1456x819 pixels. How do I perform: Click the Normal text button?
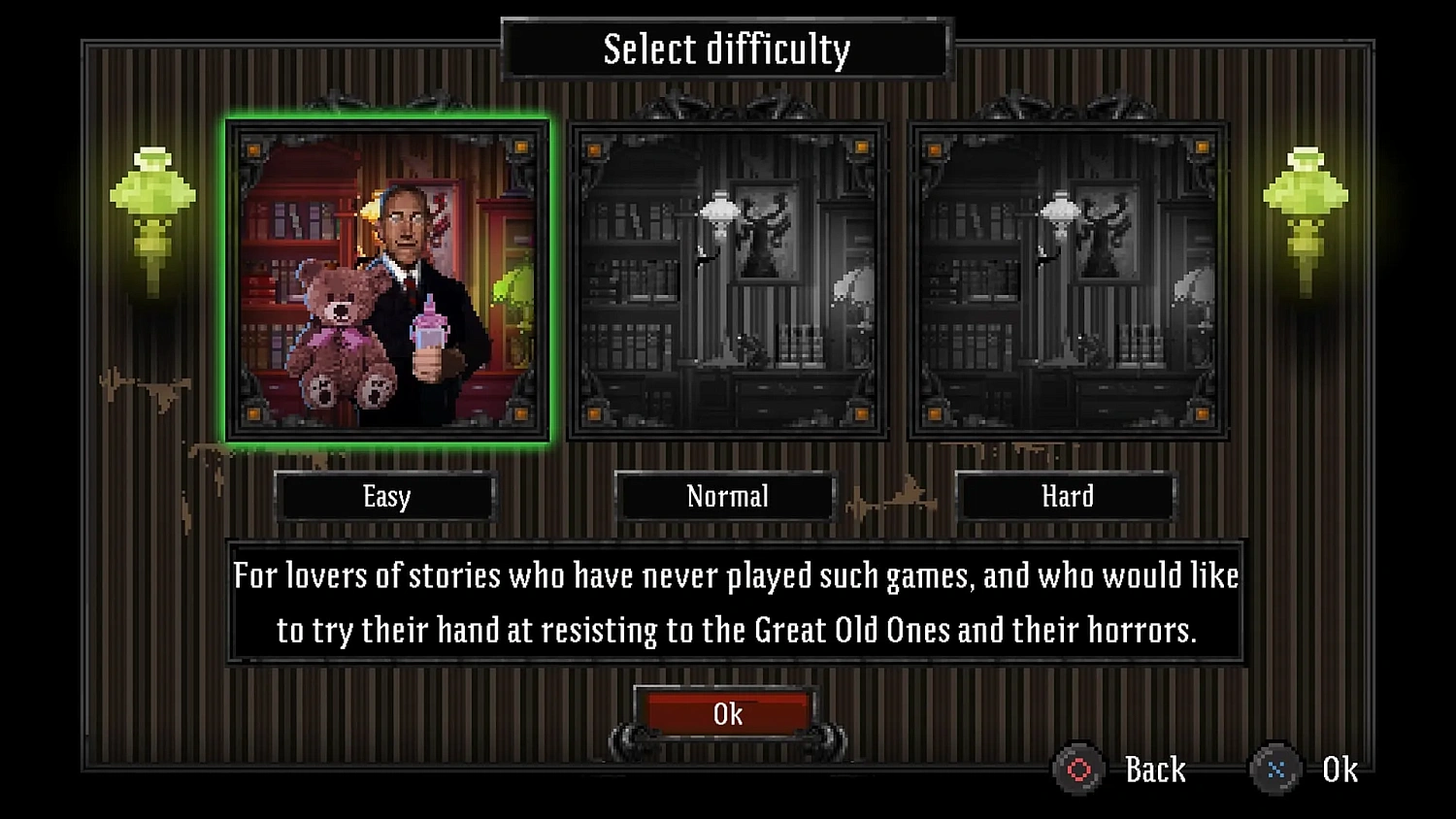(x=726, y=497)
